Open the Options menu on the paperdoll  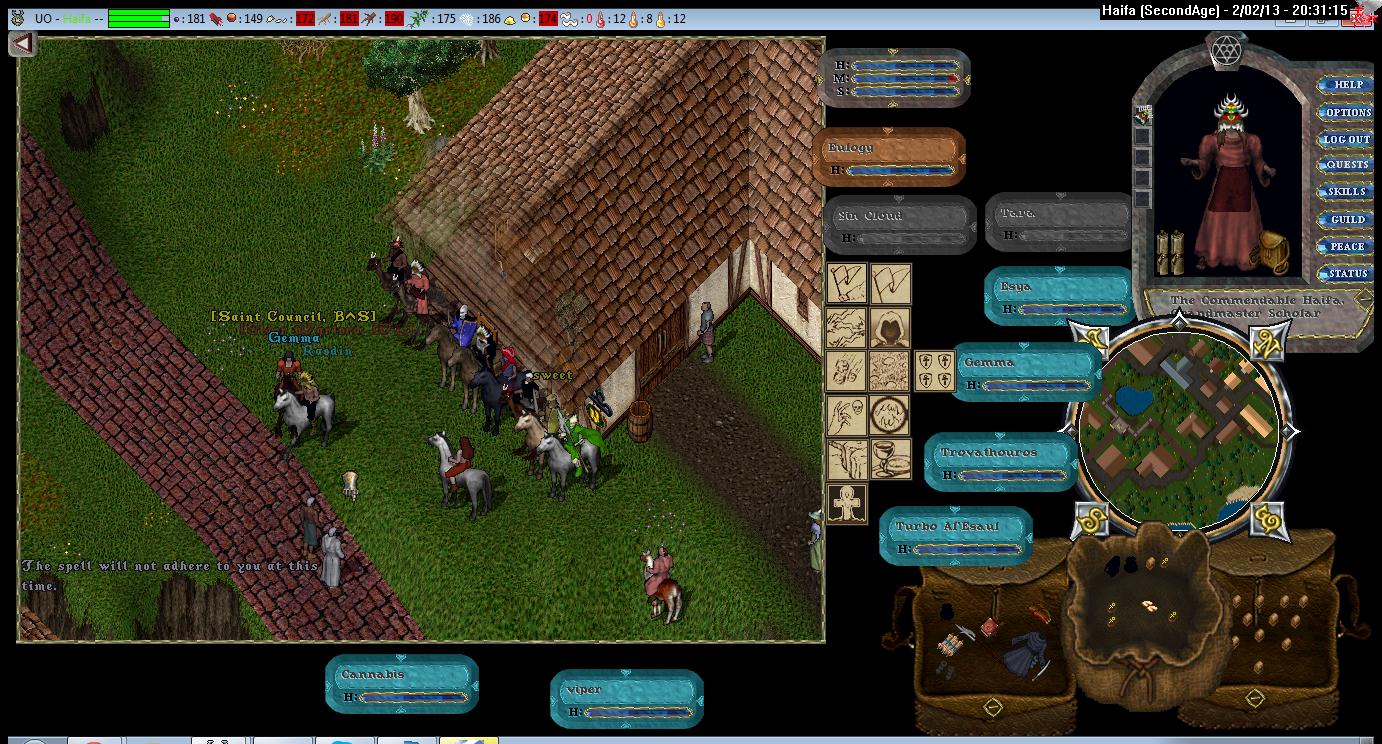tap(1347, 112)
